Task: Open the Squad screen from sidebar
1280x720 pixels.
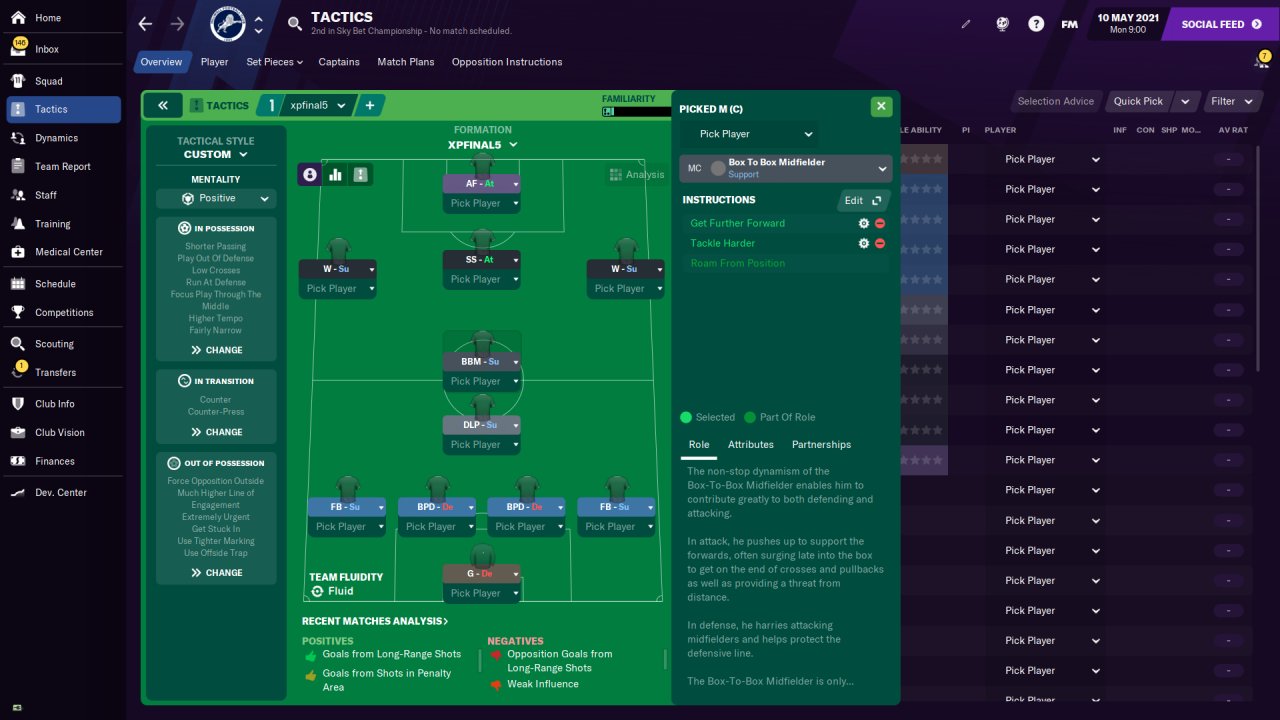Action: pos(48,81)
